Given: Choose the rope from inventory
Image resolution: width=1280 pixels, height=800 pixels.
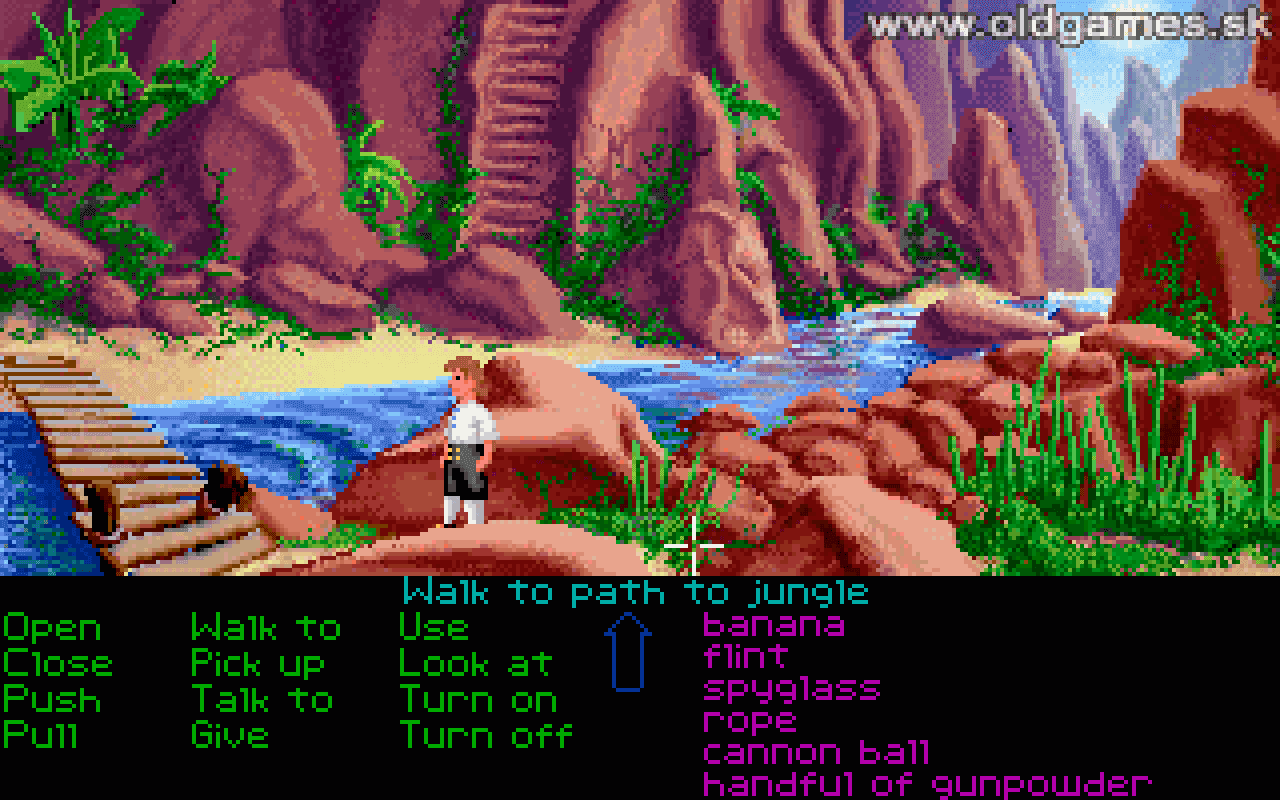Looking at the screenshot, I should (x=750, y=720).
